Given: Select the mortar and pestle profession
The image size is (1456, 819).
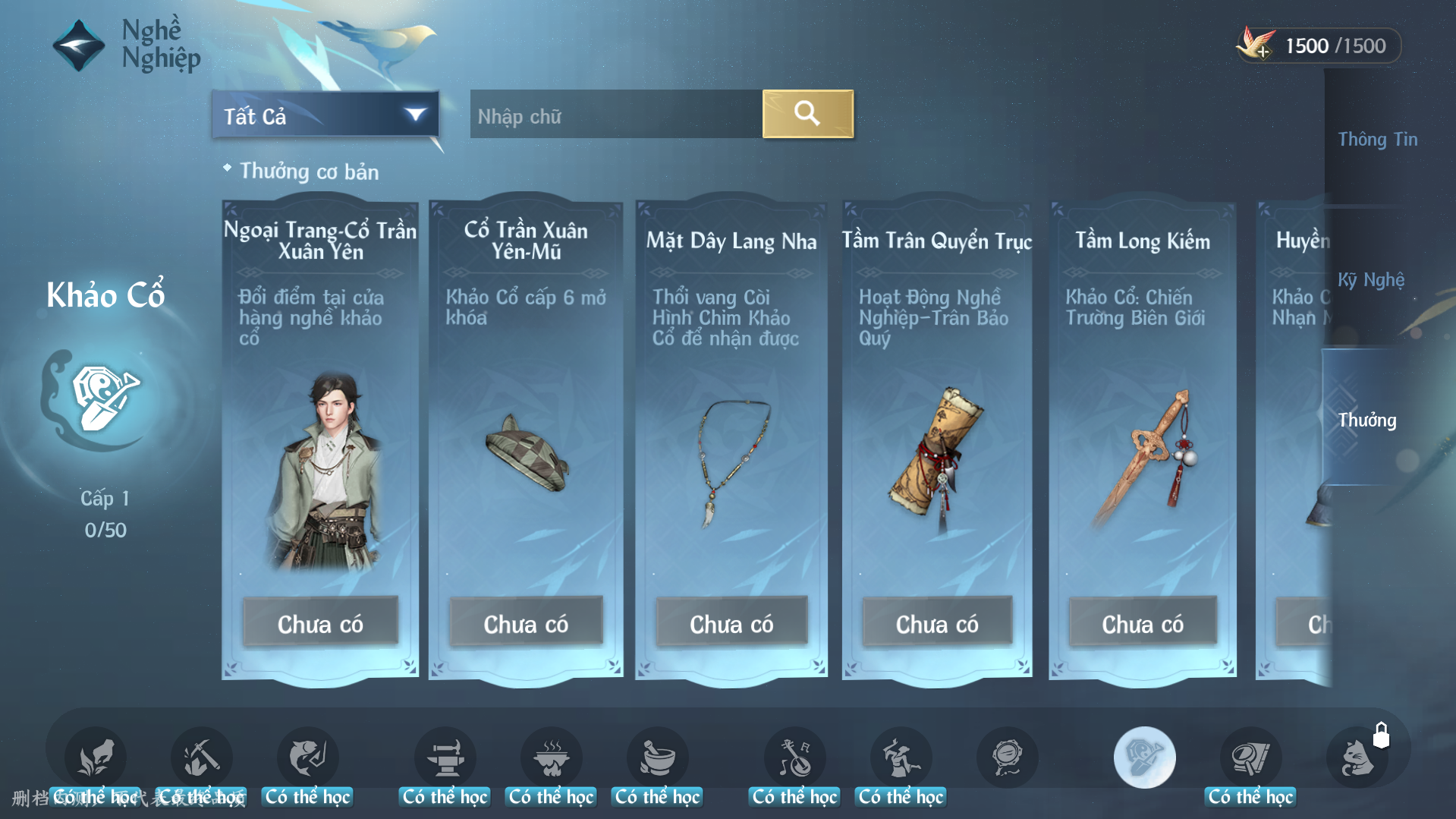Looking at the screenshot, I should [657, 758].
